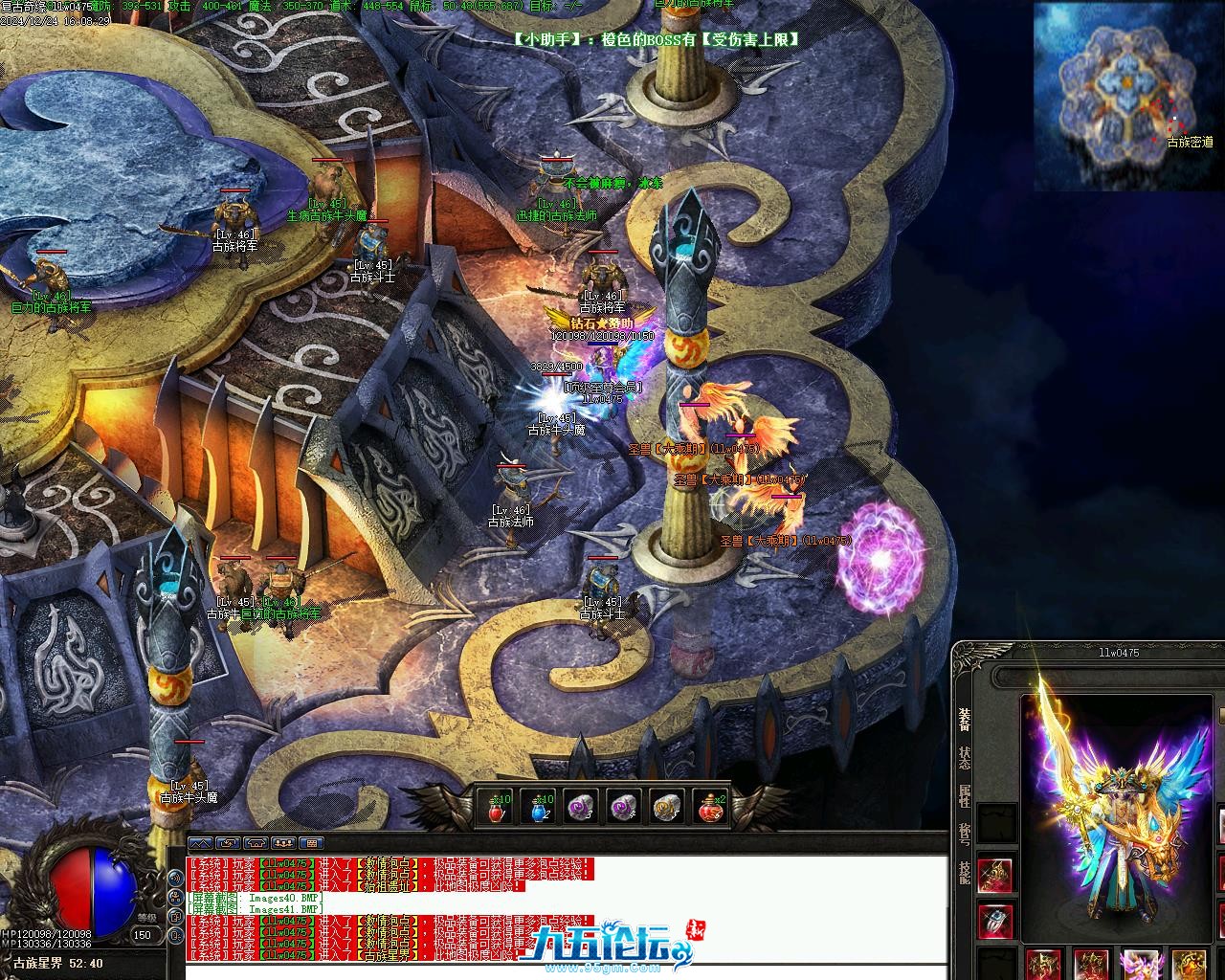
Task: Select the gold scroll stone in hotbar
Action: pyautogui.click(x=668, y=809)
